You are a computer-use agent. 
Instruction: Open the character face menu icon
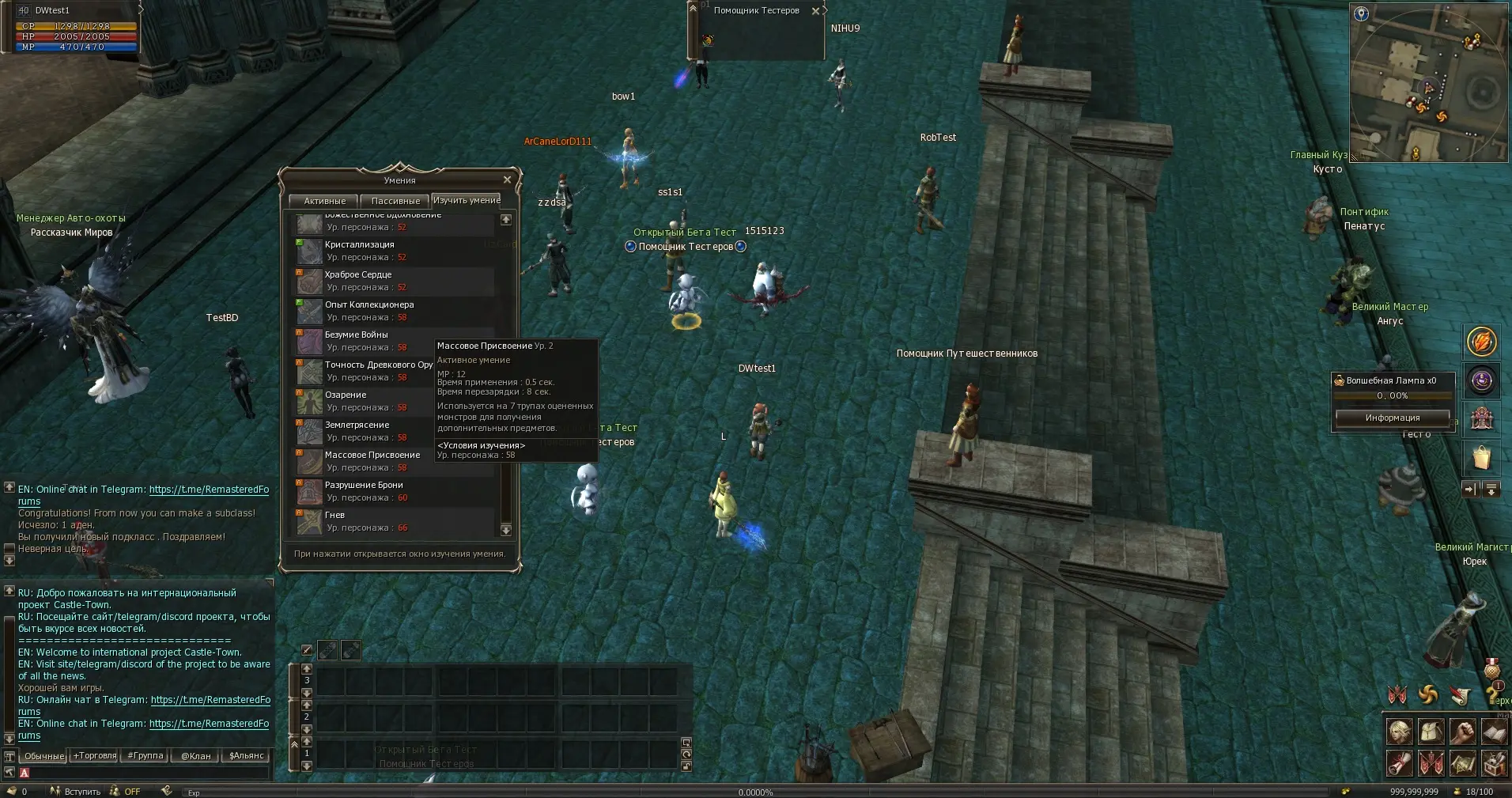(1399, 732)
